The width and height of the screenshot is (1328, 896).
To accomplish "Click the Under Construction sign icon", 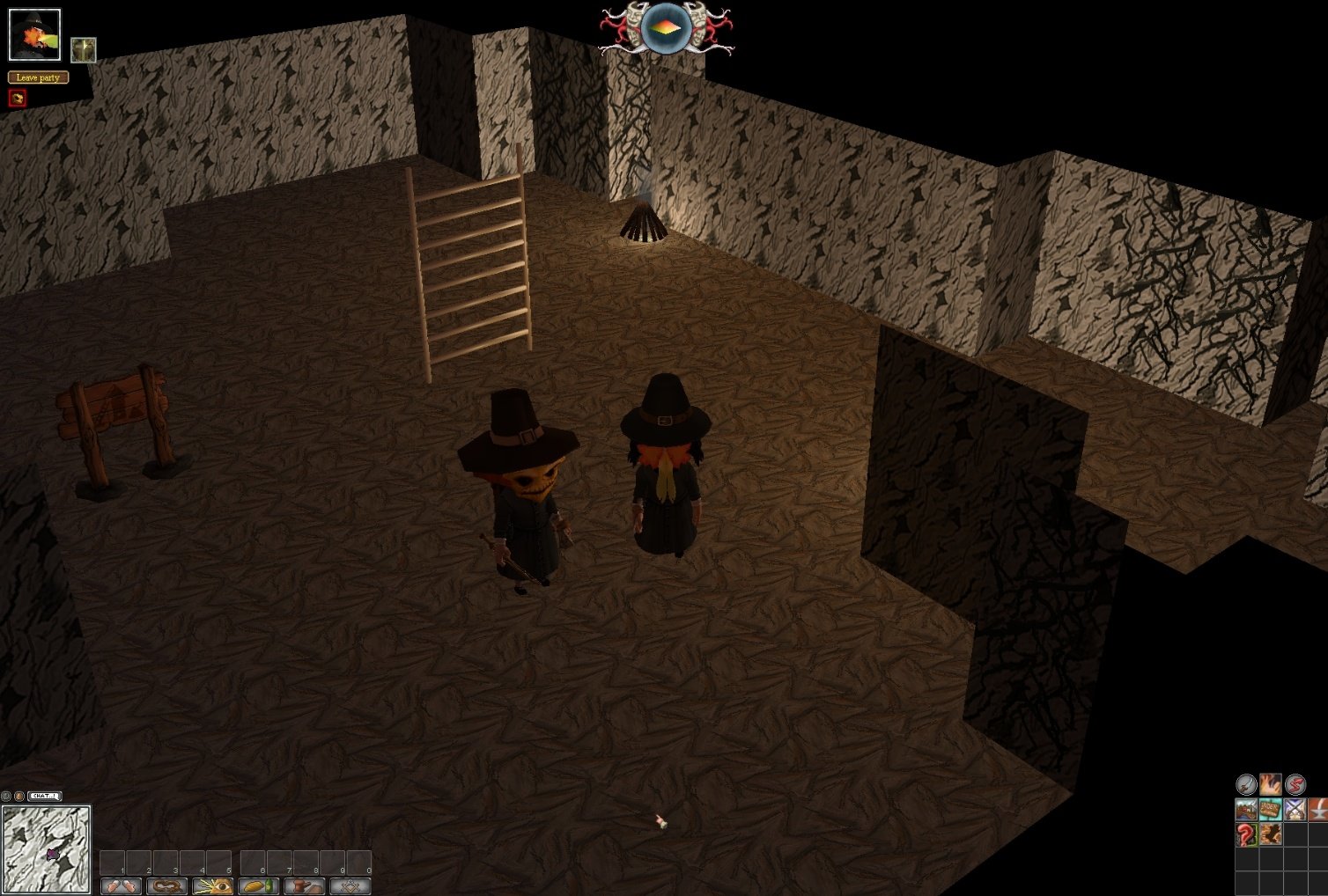I will point(1271,809).
